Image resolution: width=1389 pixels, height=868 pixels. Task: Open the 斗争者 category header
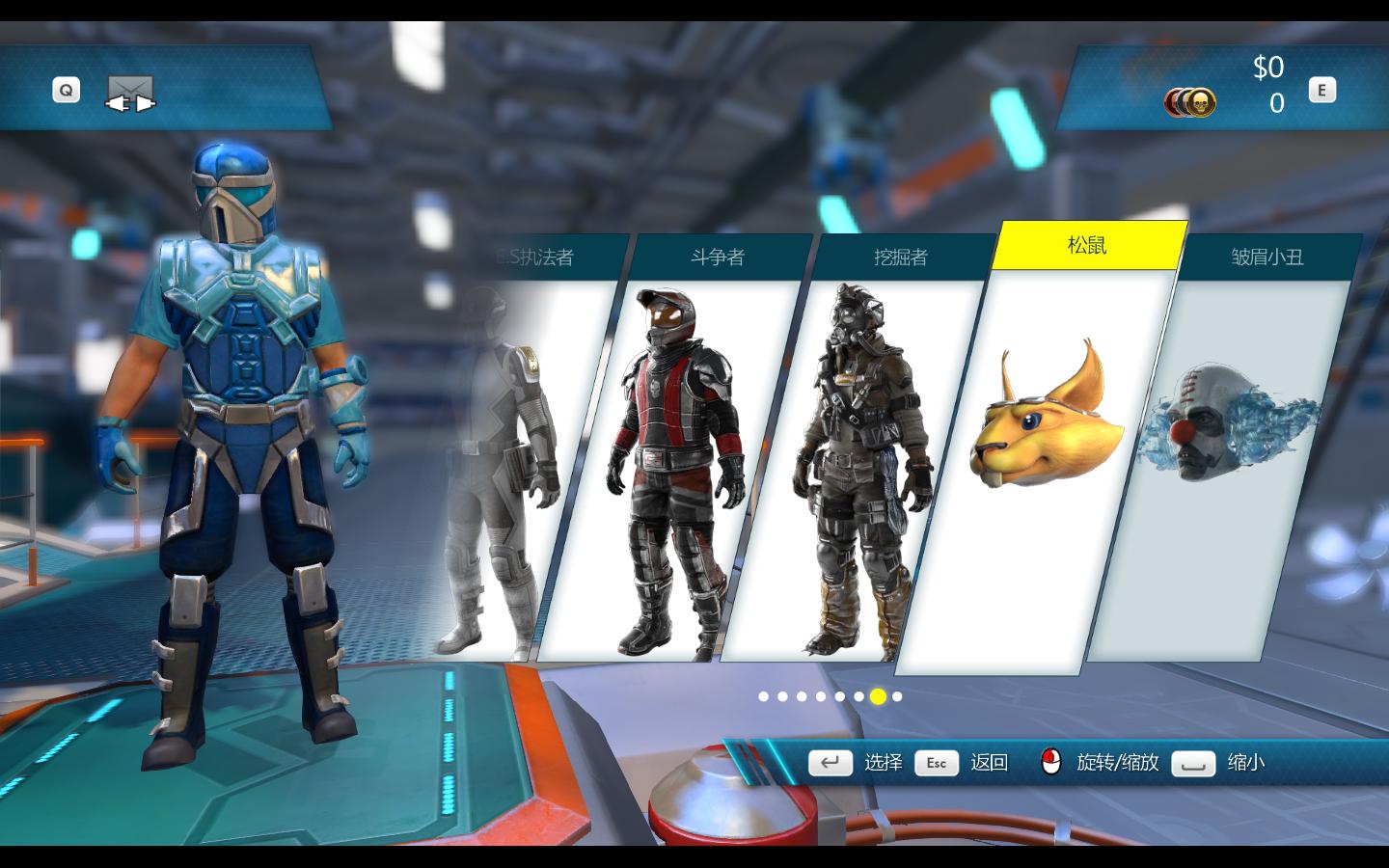[x=720, y=258]
